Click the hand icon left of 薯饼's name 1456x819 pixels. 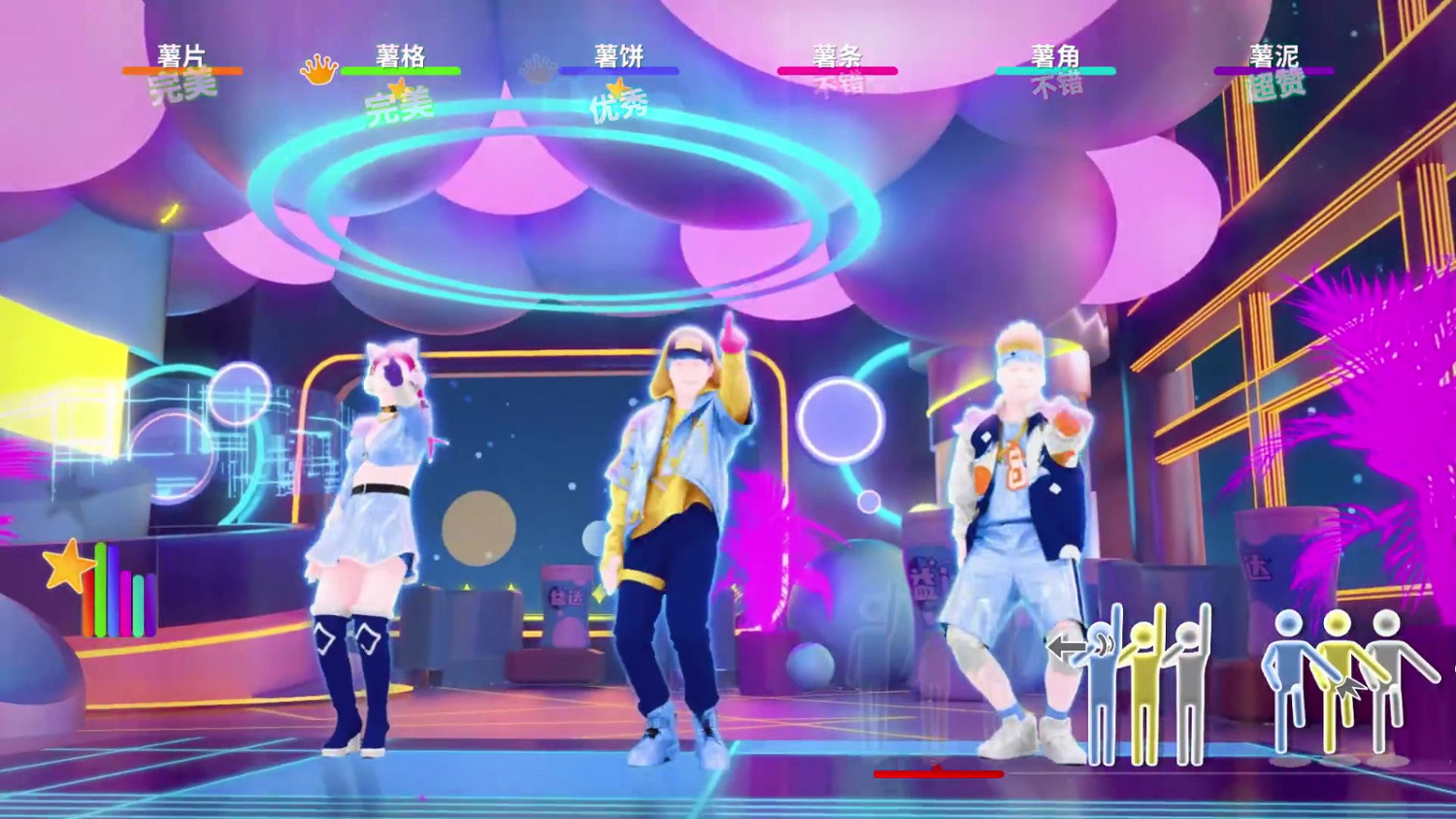537,66
